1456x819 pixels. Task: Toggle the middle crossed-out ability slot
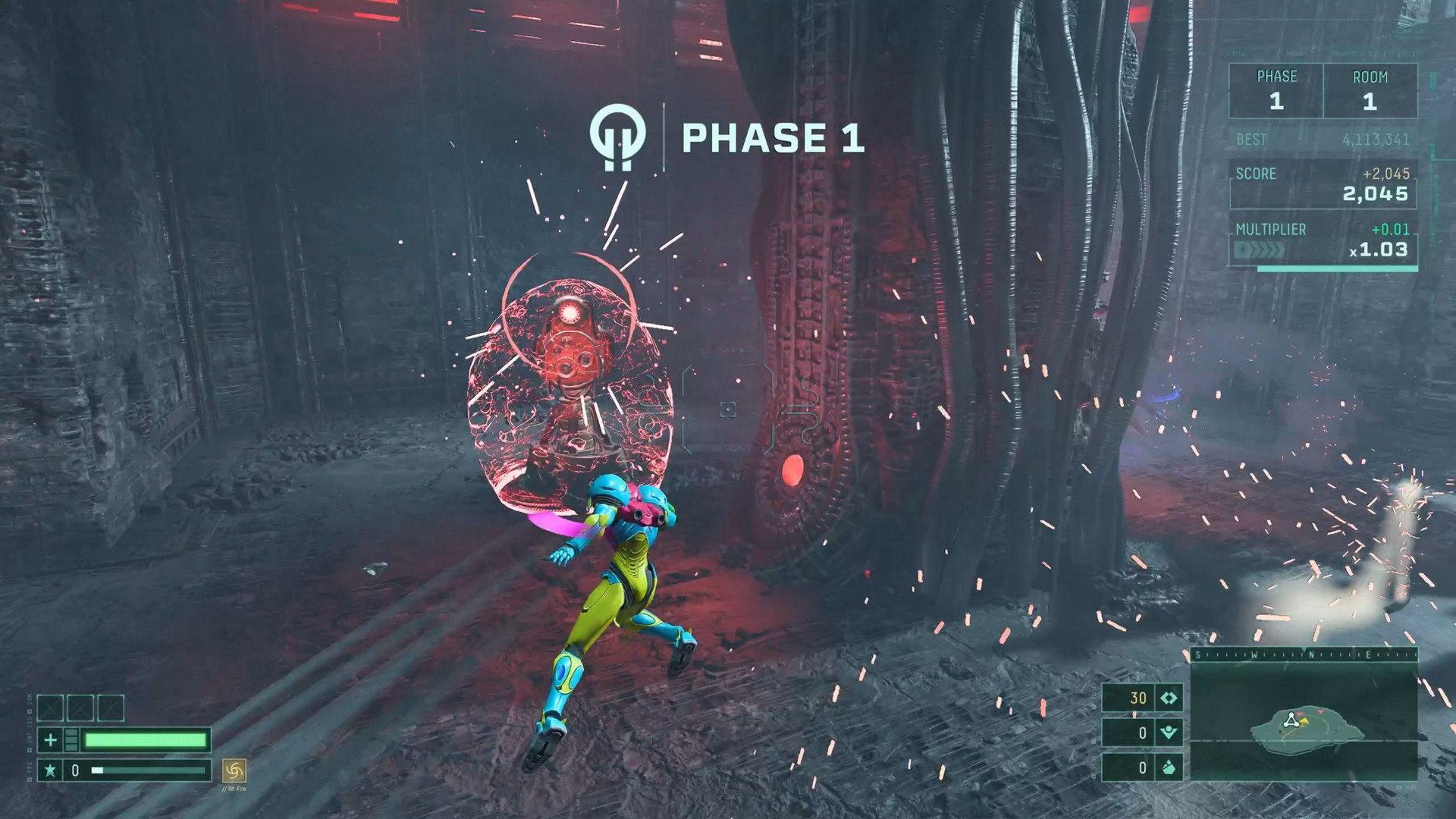pos(80,708)
